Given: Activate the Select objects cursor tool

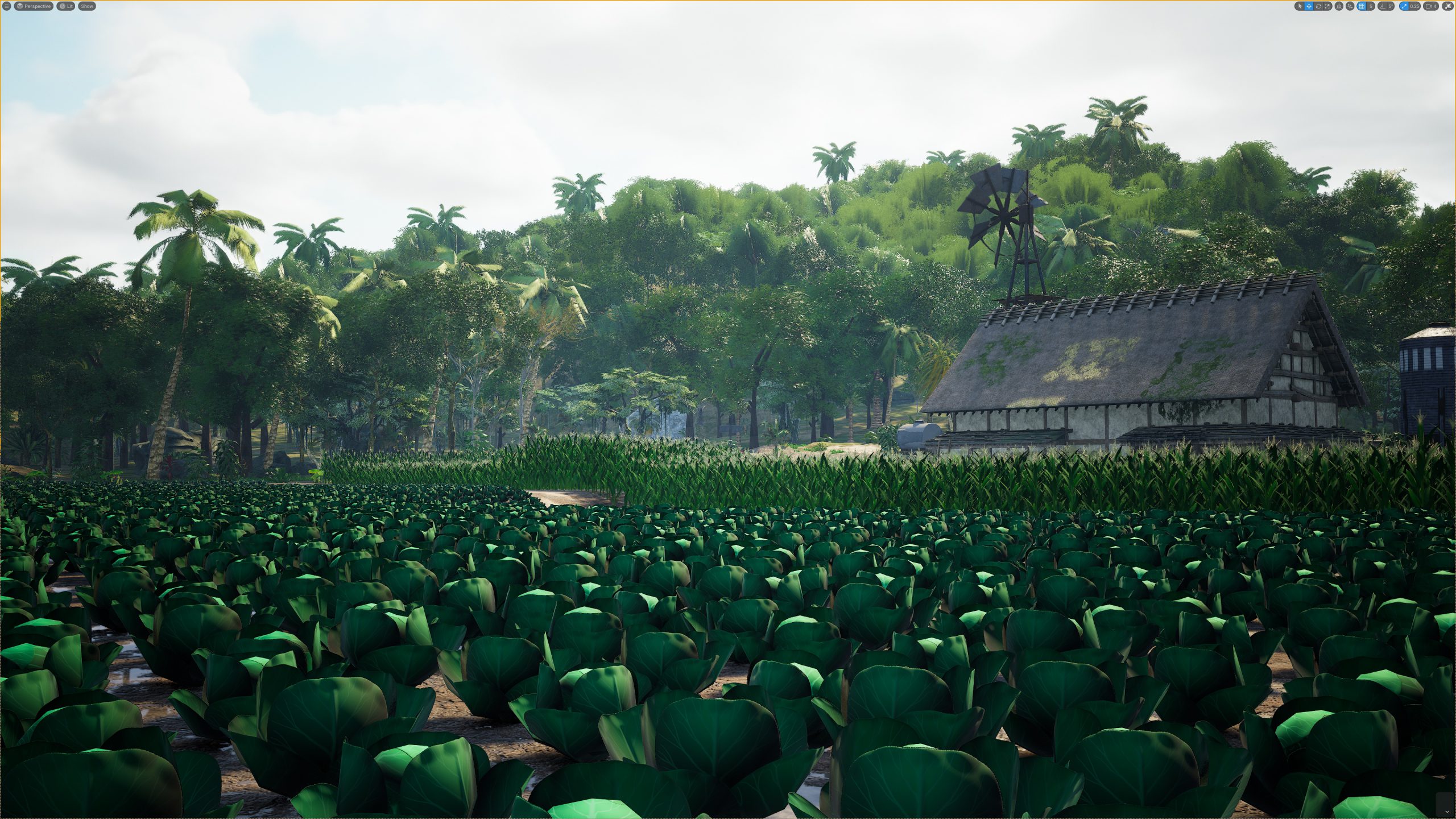Looking at the screenshot, I should point(1300,6).
